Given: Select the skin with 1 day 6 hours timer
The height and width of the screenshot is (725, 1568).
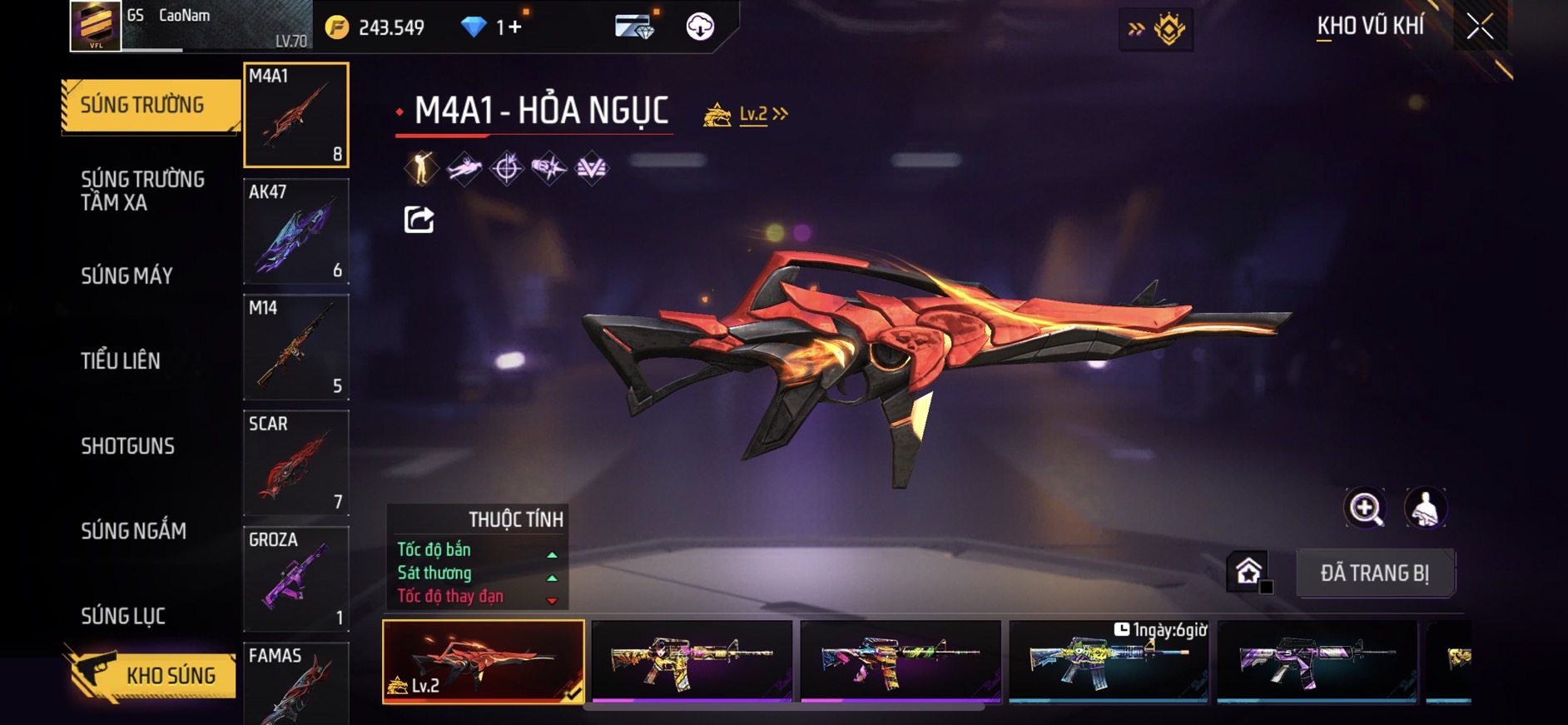Looking at the screenshot, I should pos(1108,662).
